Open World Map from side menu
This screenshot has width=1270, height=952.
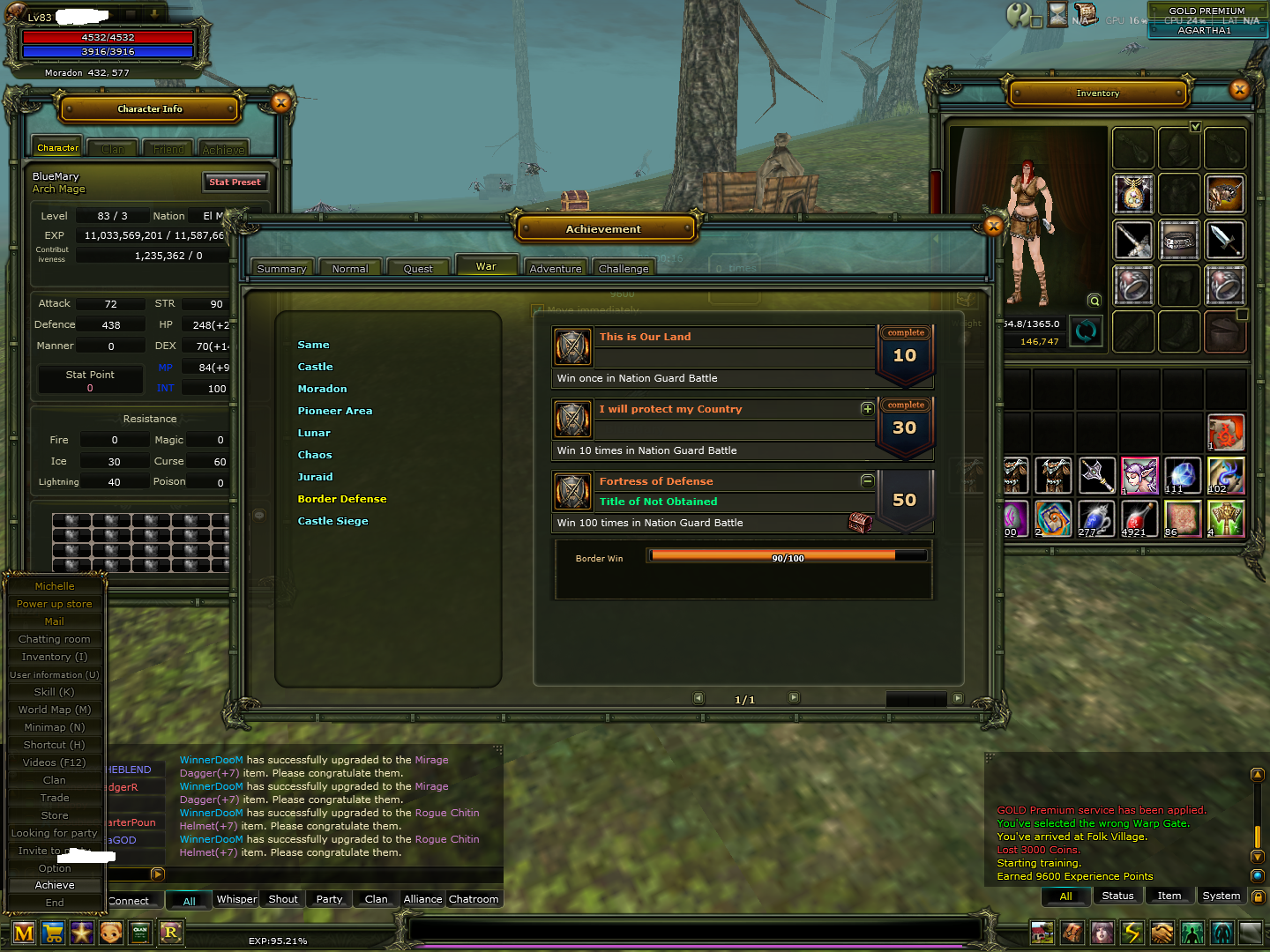tap(55, 710)
